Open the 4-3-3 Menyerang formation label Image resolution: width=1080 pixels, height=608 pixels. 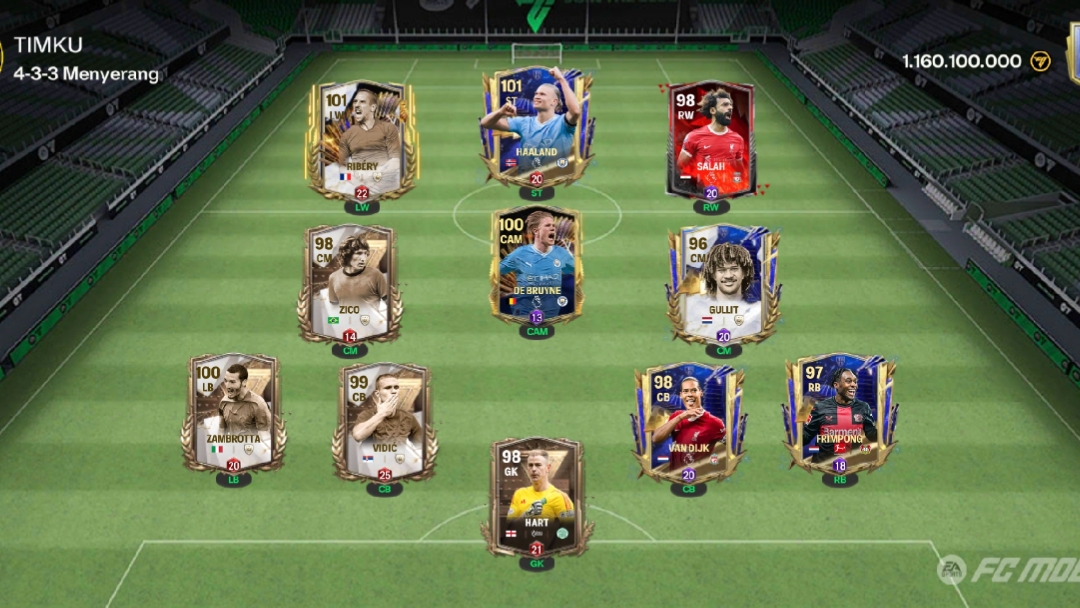point(86,74)
